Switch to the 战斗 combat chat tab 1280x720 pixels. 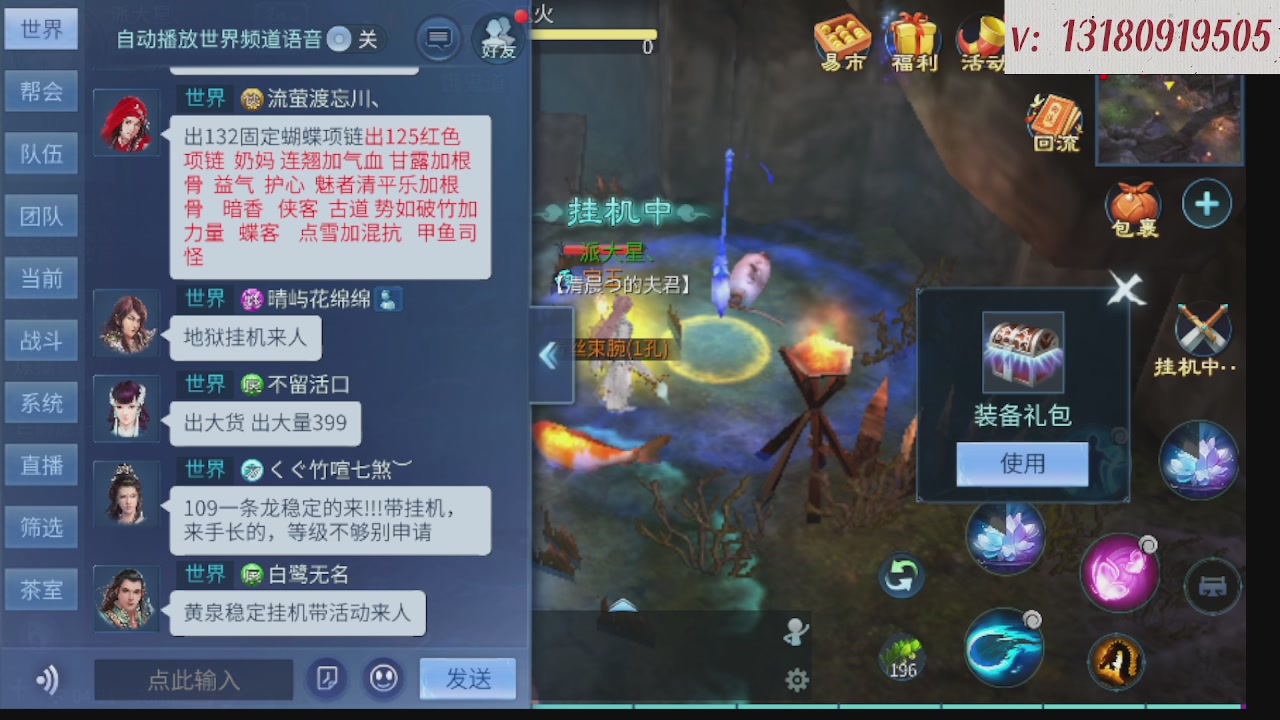tap(41, 340)
